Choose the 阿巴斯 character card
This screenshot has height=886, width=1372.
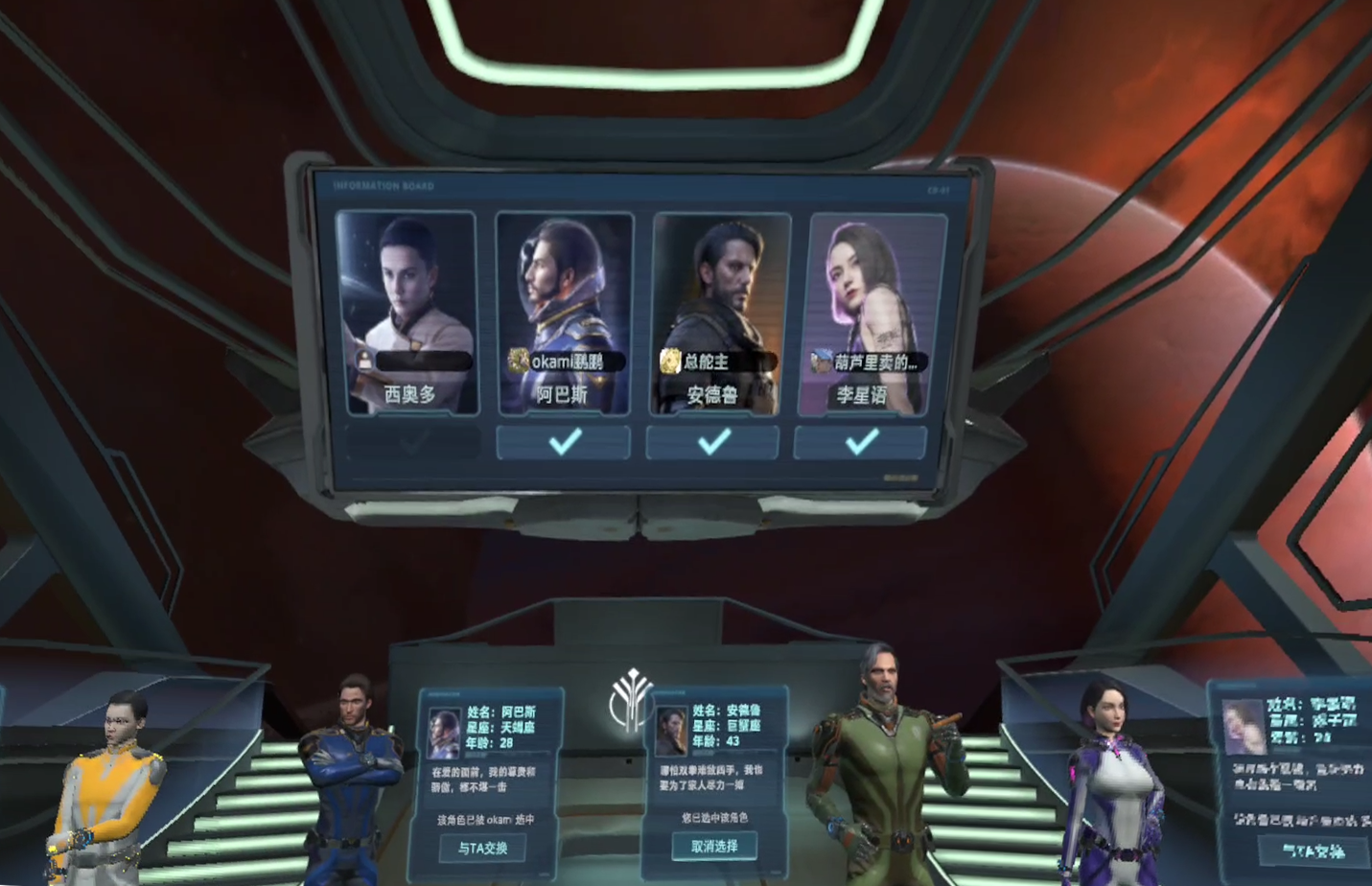click(x=564, y=312)
